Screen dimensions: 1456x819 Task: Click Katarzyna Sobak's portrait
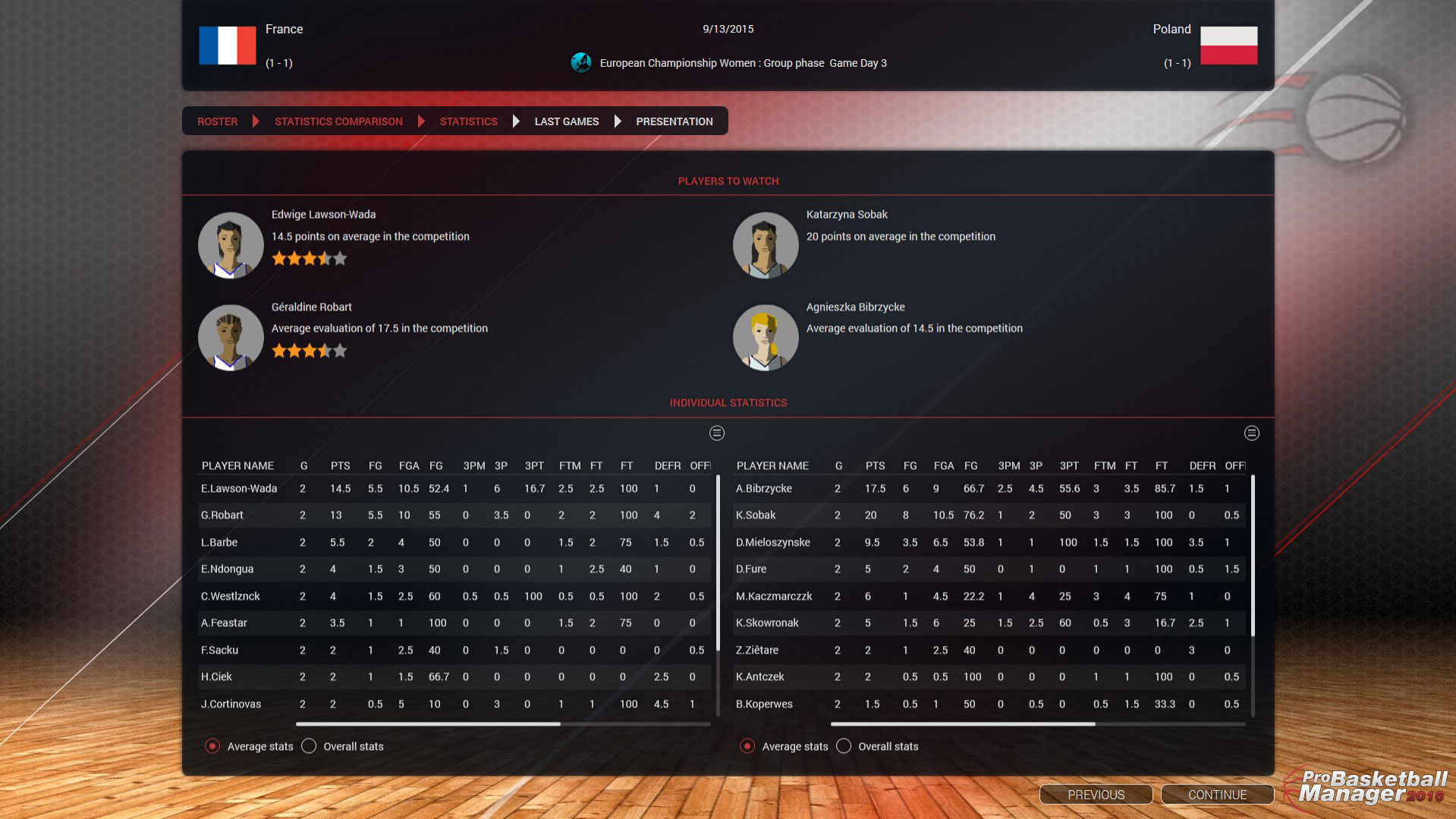[765, 244]
